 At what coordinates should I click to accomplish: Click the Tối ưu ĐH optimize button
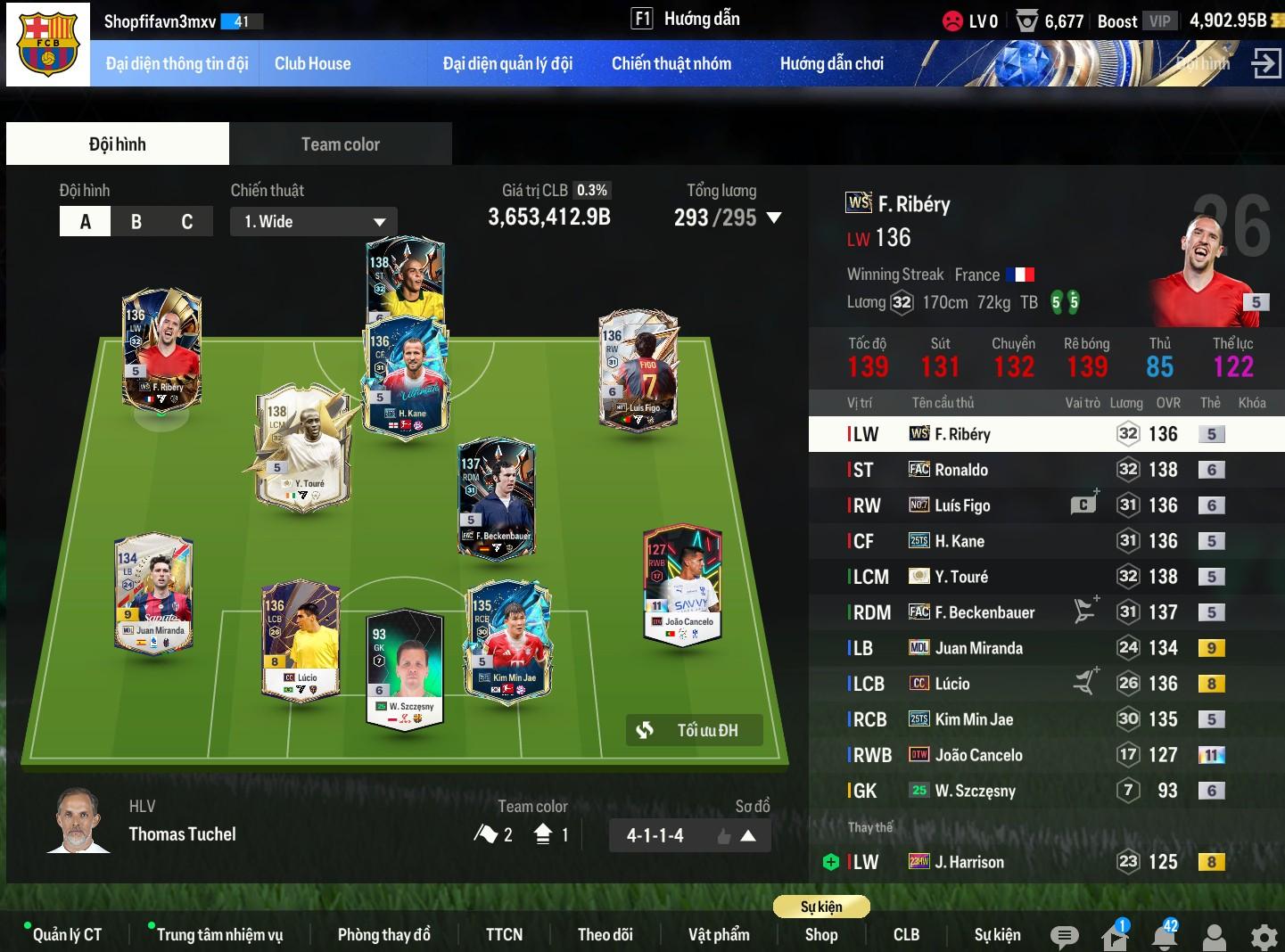coord(695,731)
